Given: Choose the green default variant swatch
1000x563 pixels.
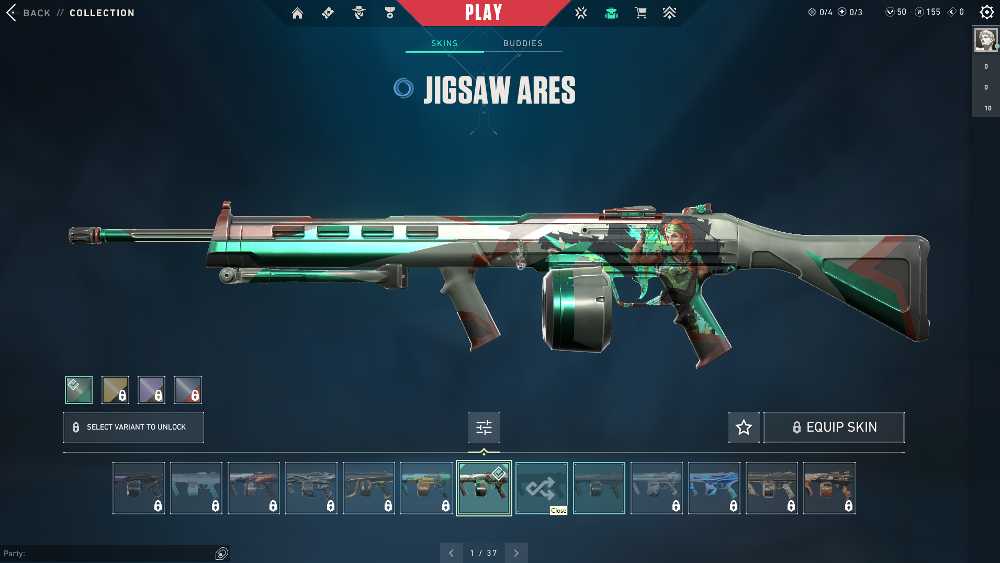Looking at the screenshot, I should pyautogui.click(x=79, y=389).
